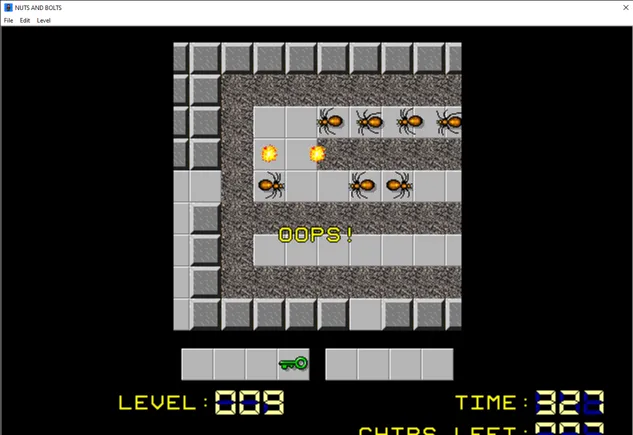
Task: Maximize the game window
Action: pyautogui.click(x=564, y=7)
